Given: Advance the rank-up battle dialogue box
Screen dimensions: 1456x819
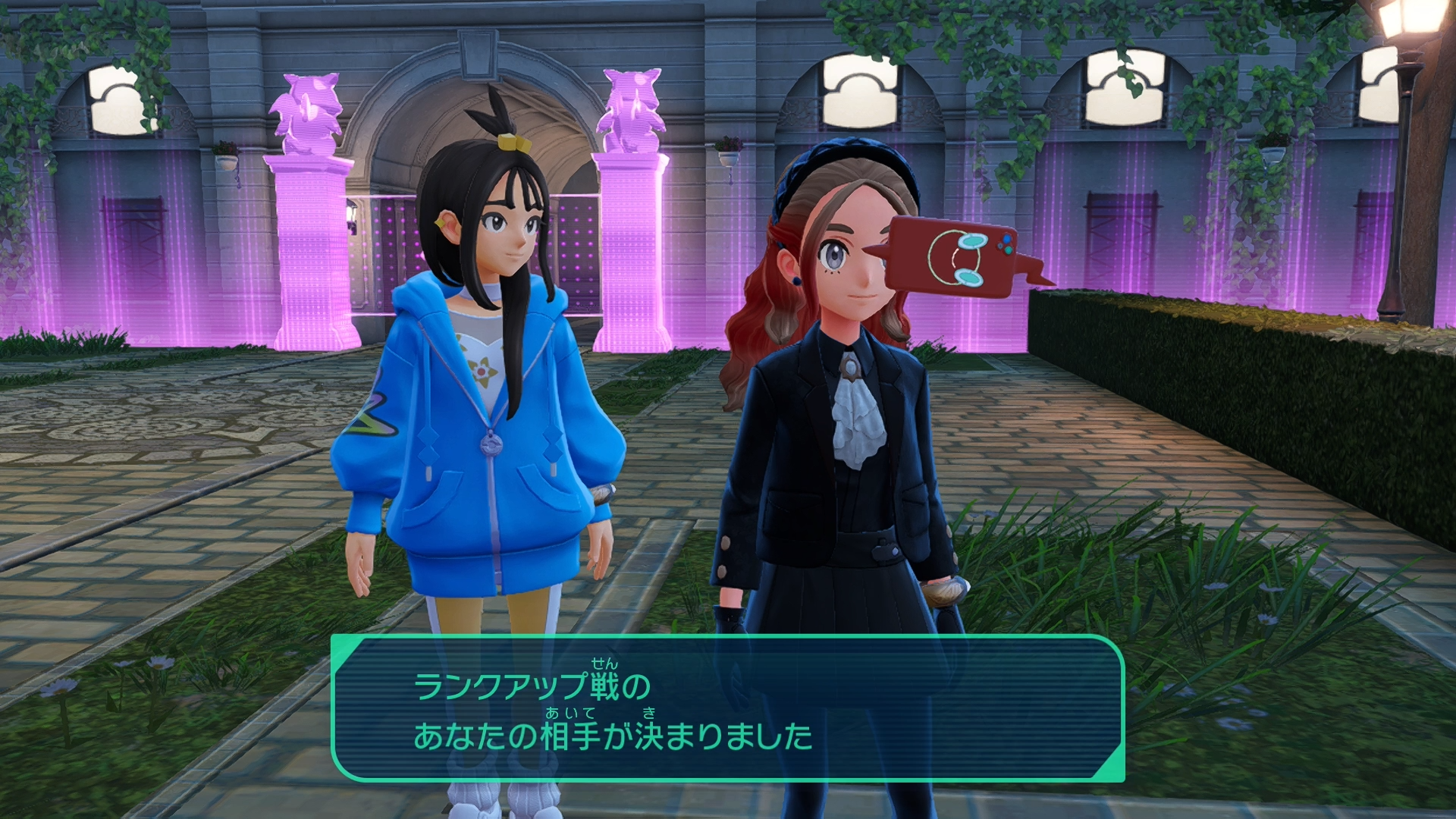Looking at the screenshot, I should coord(727,708).
